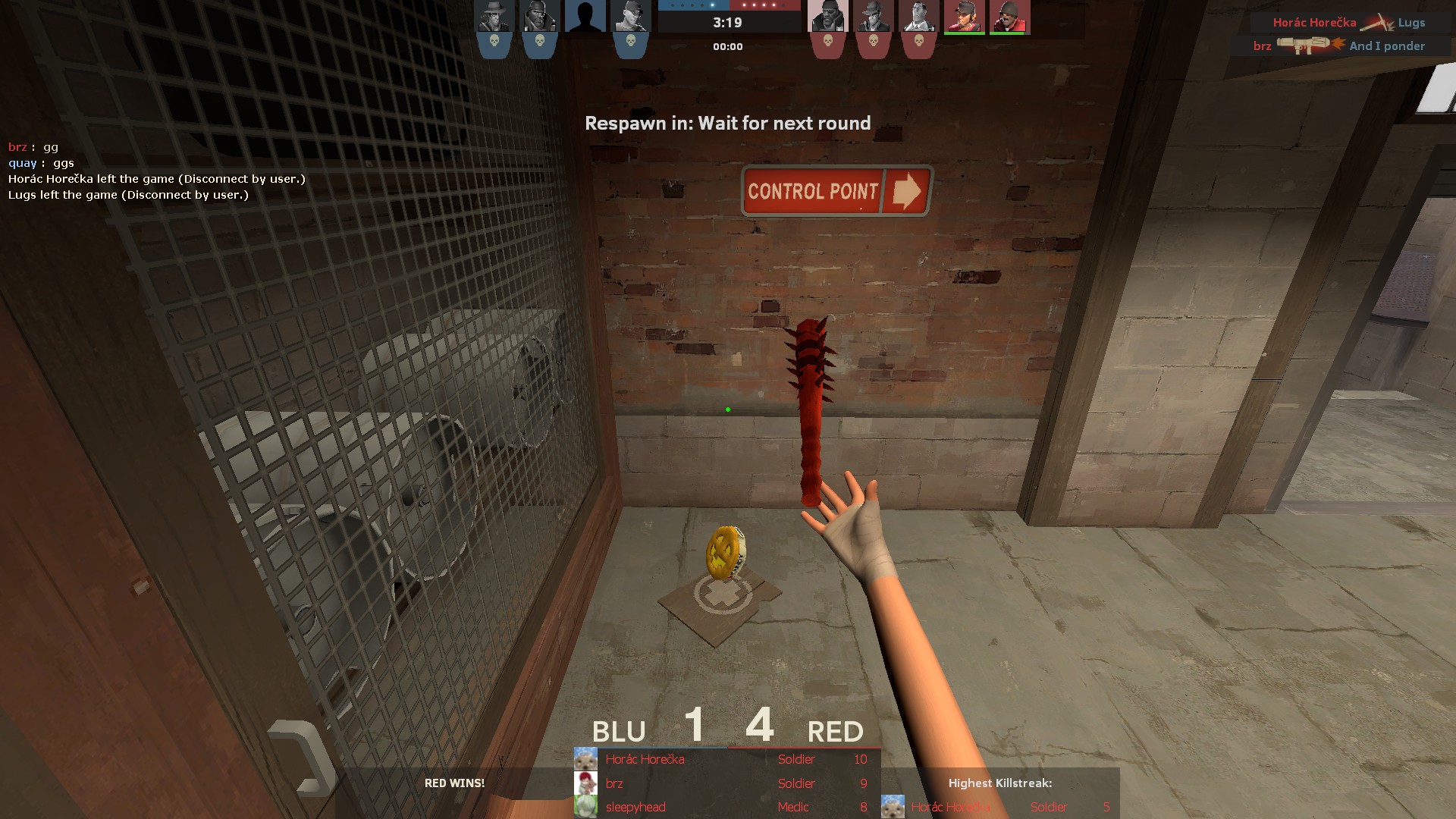Select the BLU Scout portrait
This screenshot has height=819, width=1456.
tap(631, 17)
